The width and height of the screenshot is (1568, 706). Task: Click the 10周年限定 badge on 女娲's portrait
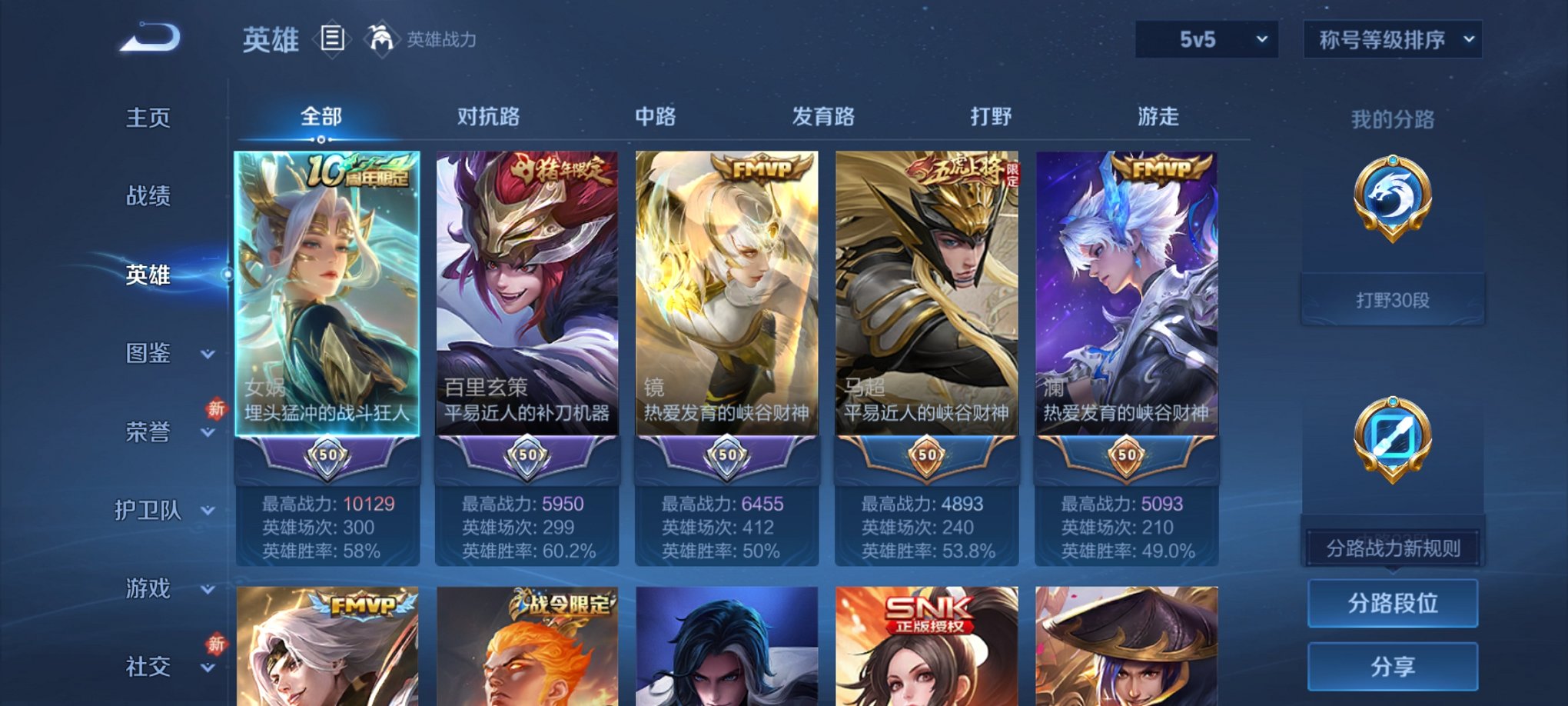[361, 171]
